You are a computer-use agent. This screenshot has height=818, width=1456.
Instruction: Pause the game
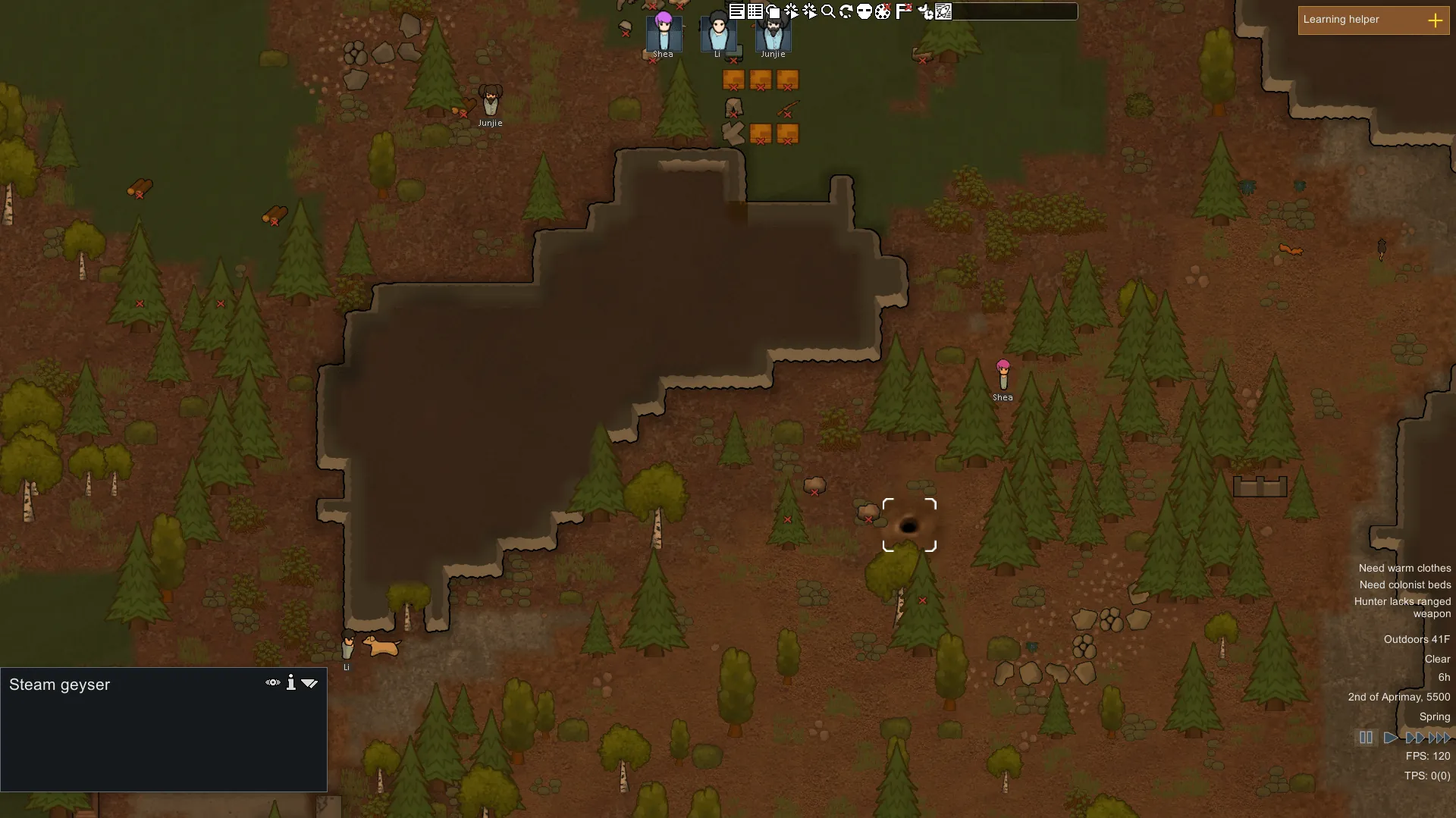[x=1366, y=738]
